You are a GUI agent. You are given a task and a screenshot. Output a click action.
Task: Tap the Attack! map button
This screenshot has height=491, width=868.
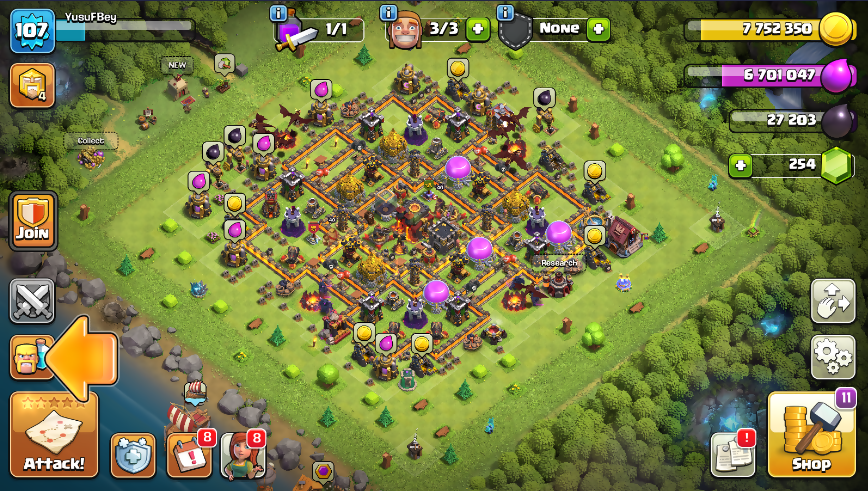pos(53,436)
